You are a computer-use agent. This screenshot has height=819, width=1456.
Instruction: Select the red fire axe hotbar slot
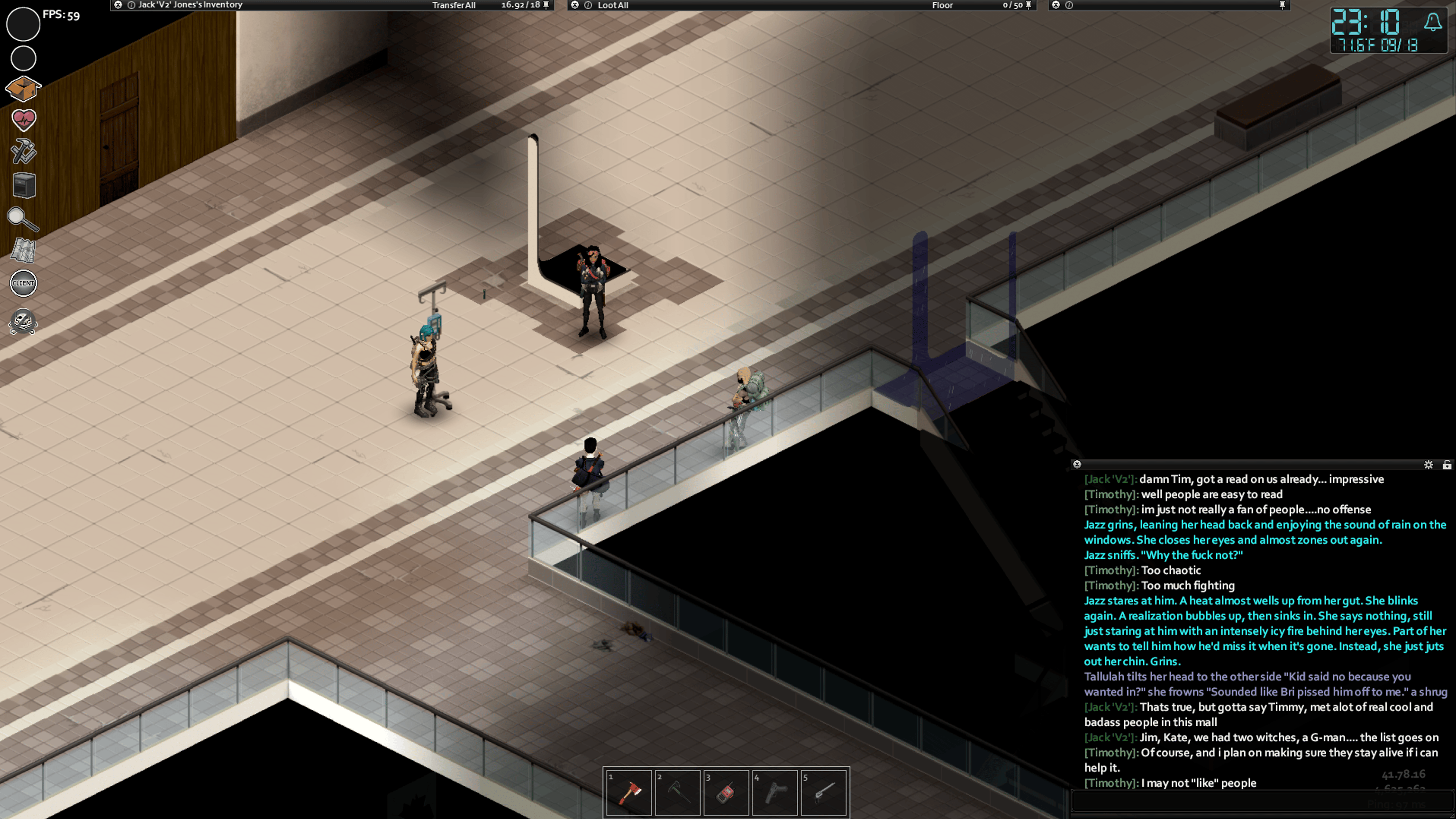coord(628,792)
